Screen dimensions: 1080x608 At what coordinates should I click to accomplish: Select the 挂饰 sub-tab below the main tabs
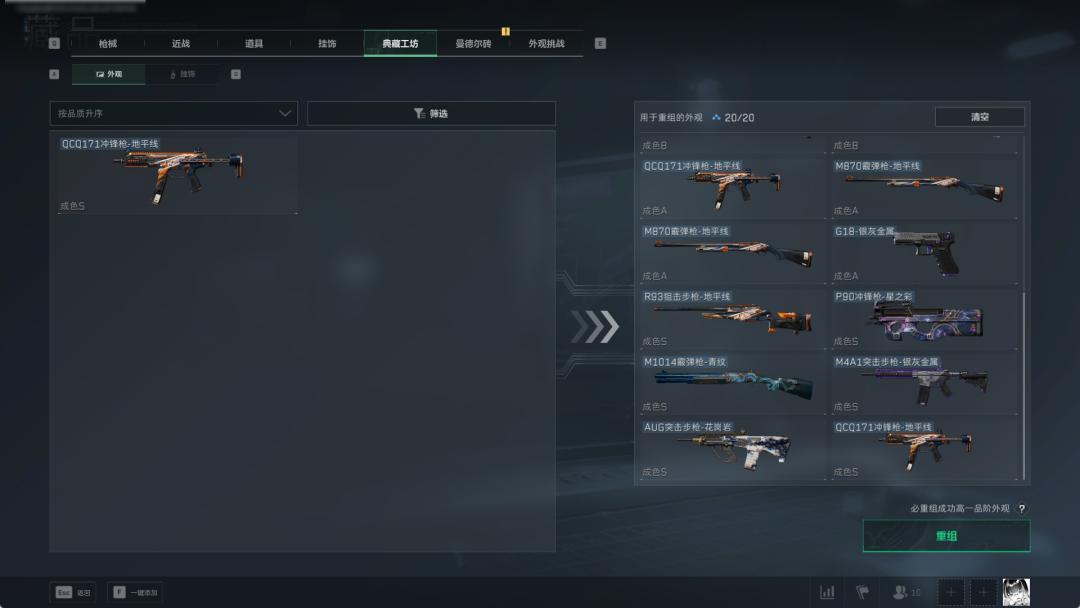click(182, 74)
